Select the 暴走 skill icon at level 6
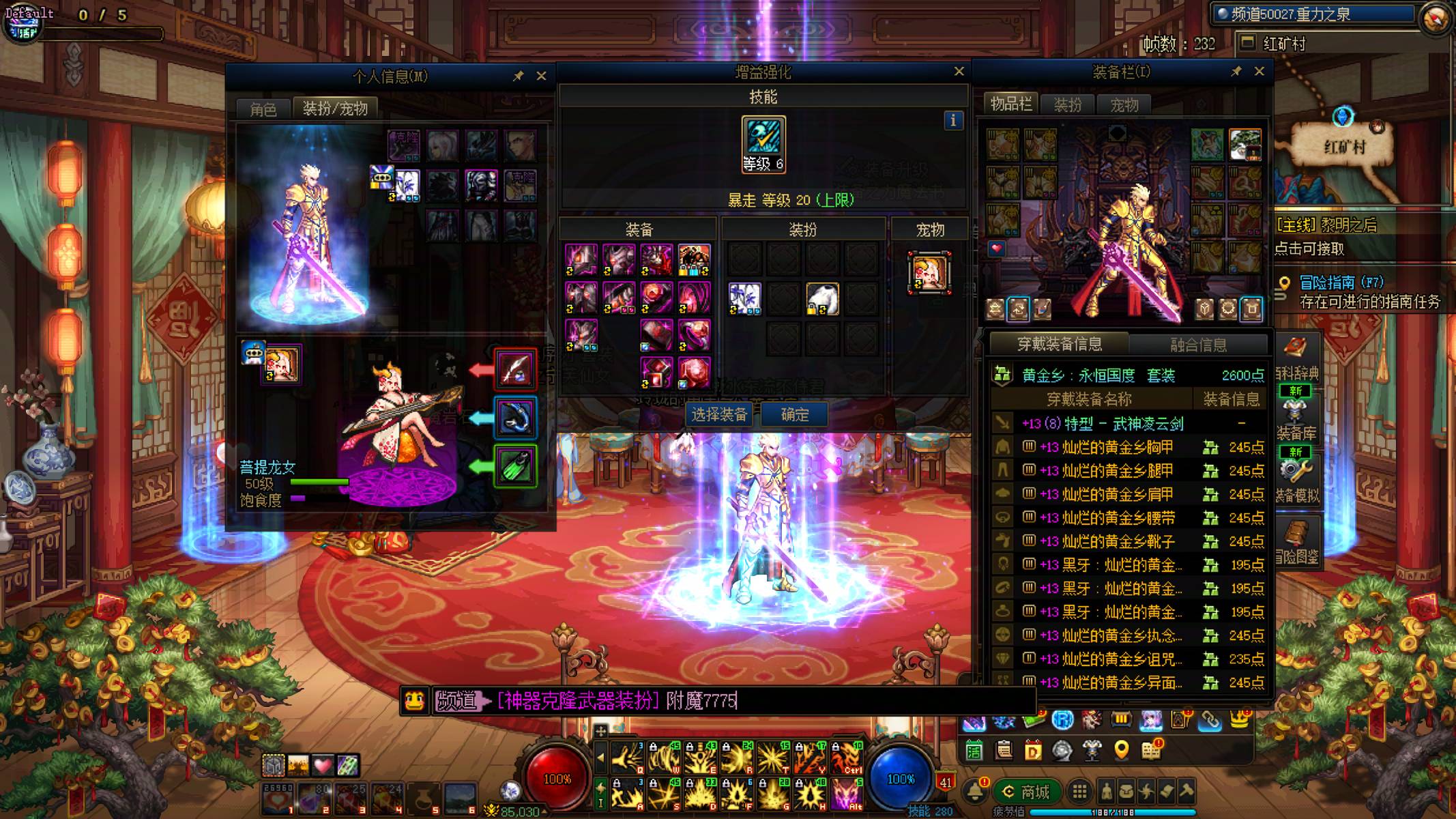Image resolution: width=1456 pixels, height=819 pixels. coord(763,144)
